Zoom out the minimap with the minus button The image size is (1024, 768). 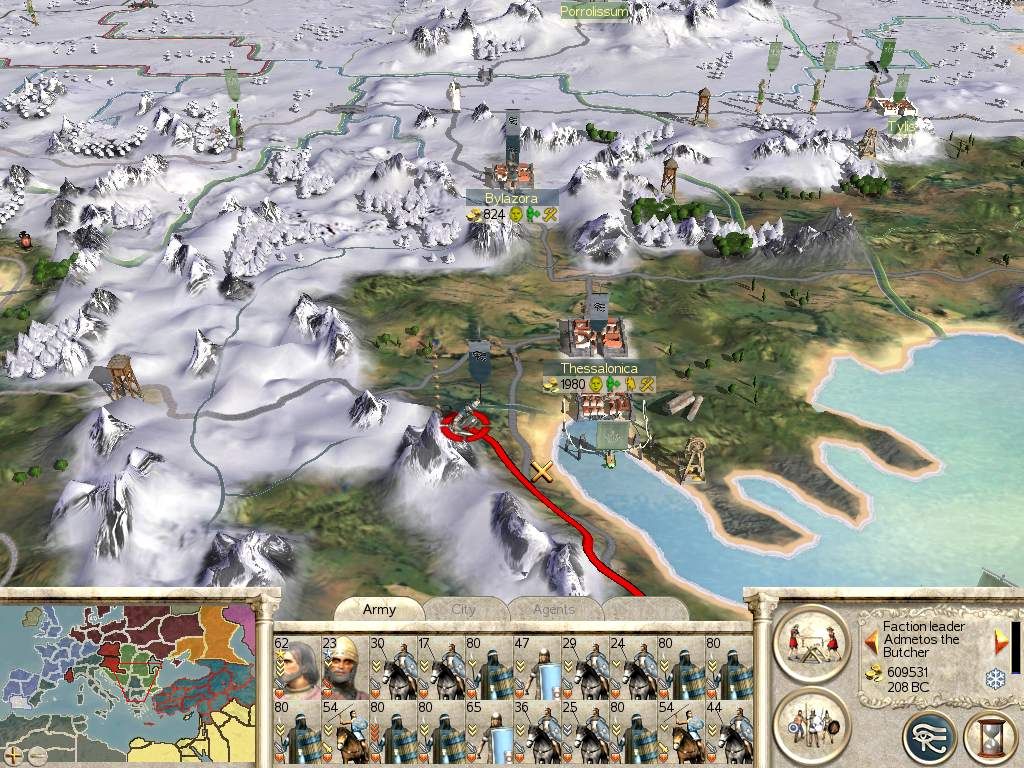36,754
